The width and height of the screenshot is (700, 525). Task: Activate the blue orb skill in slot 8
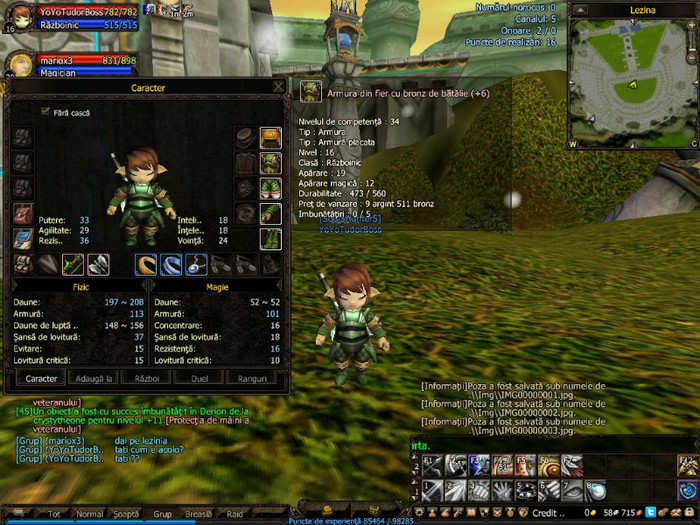596,490
